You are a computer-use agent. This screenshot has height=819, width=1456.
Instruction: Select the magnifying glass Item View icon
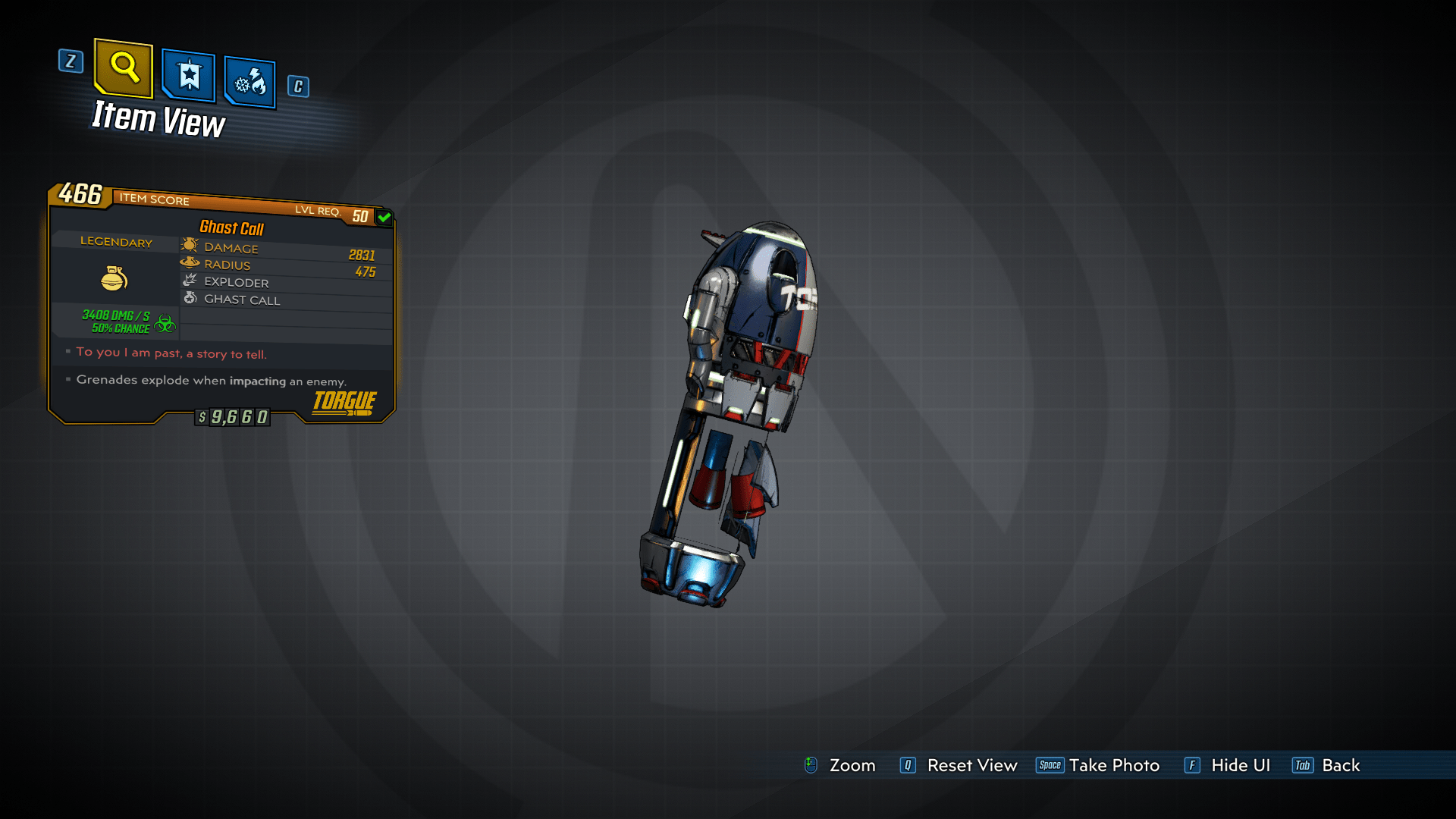click(x=123, y=68)
